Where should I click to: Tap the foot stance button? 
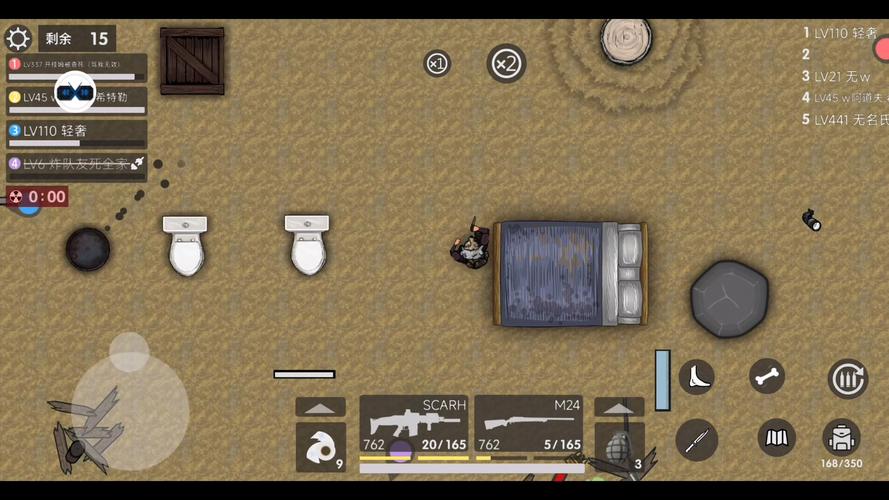[696, 377]
